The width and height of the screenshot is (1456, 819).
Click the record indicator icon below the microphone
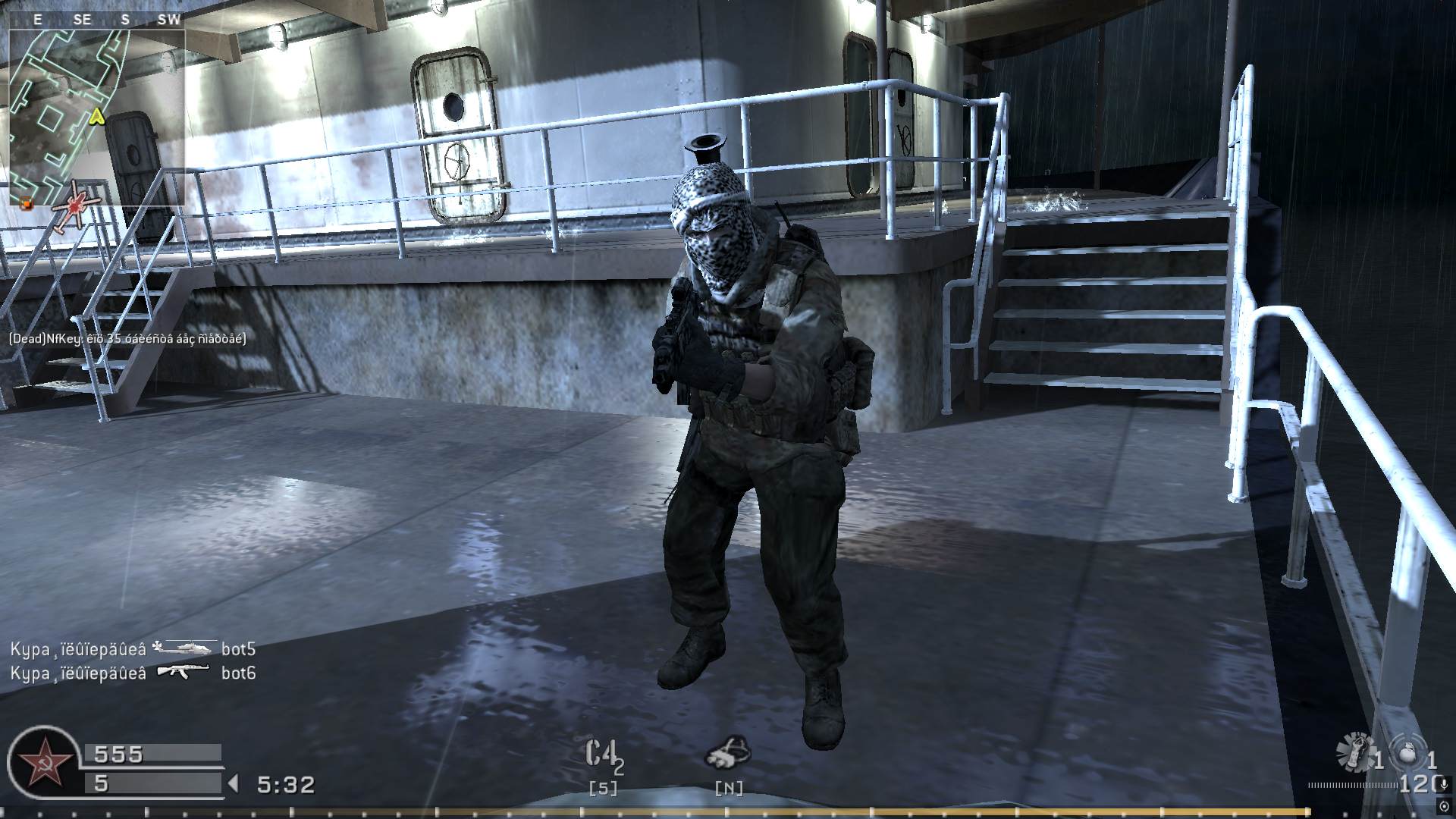1444,806
